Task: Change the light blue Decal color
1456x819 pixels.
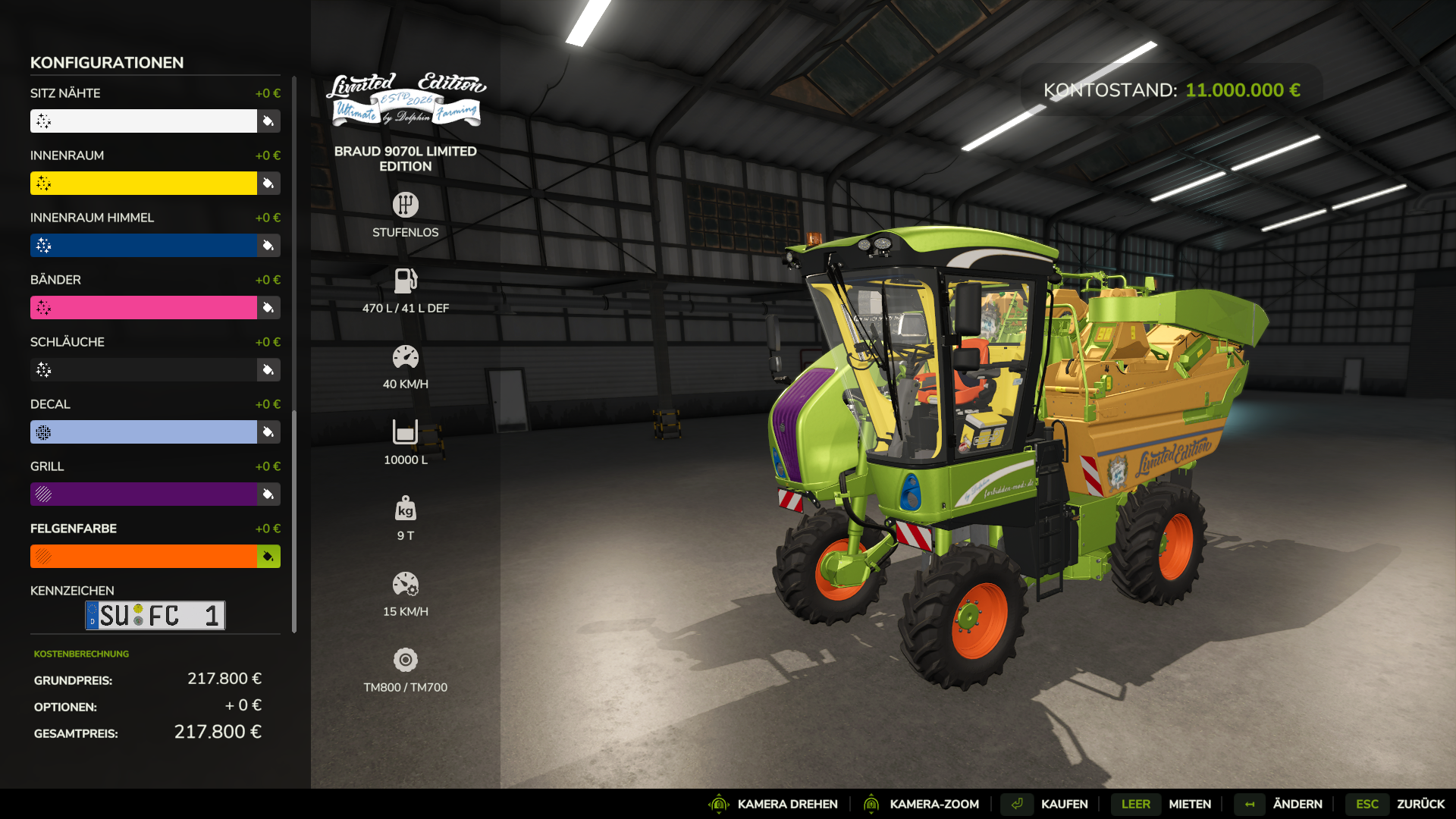Action: tap(144, 432)
